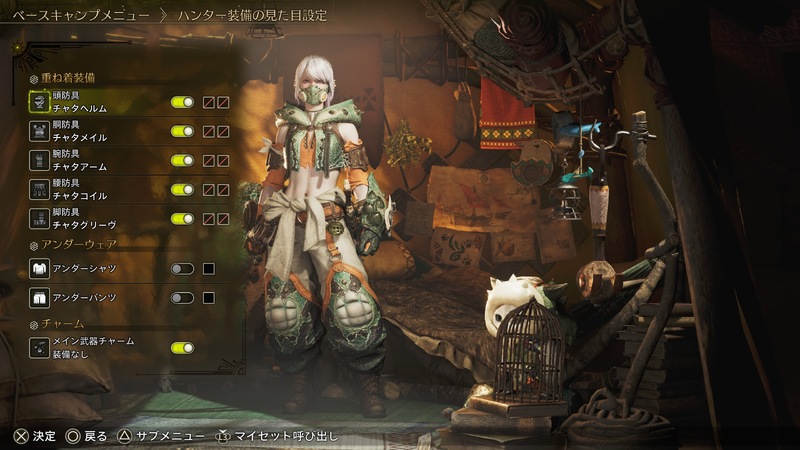Toggle head armor チャタヘルム display switch
This screenshot has height=450, width=800.
pos(182,102)
